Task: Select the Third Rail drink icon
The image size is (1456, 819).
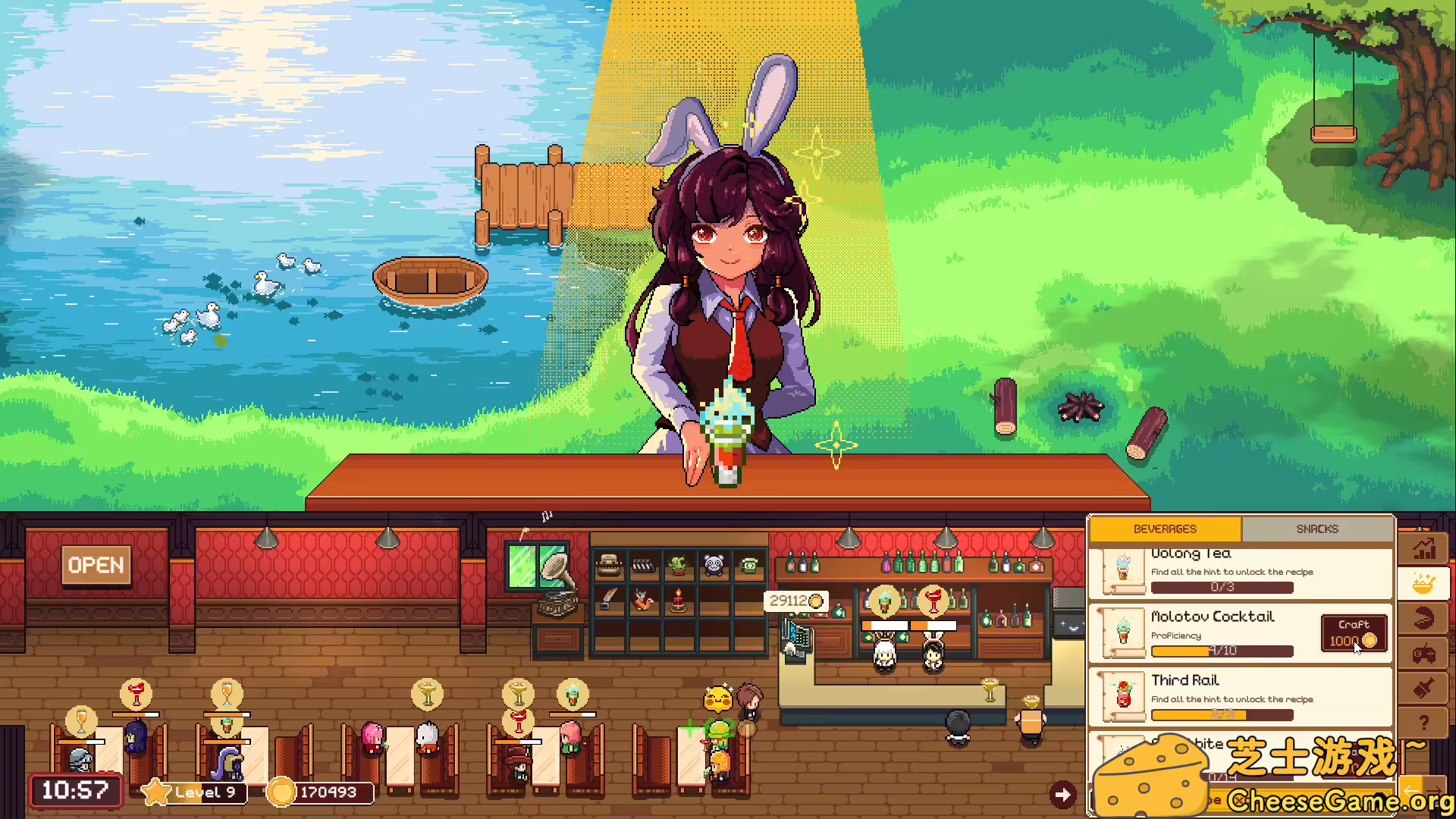Action: pos(1123,695)
